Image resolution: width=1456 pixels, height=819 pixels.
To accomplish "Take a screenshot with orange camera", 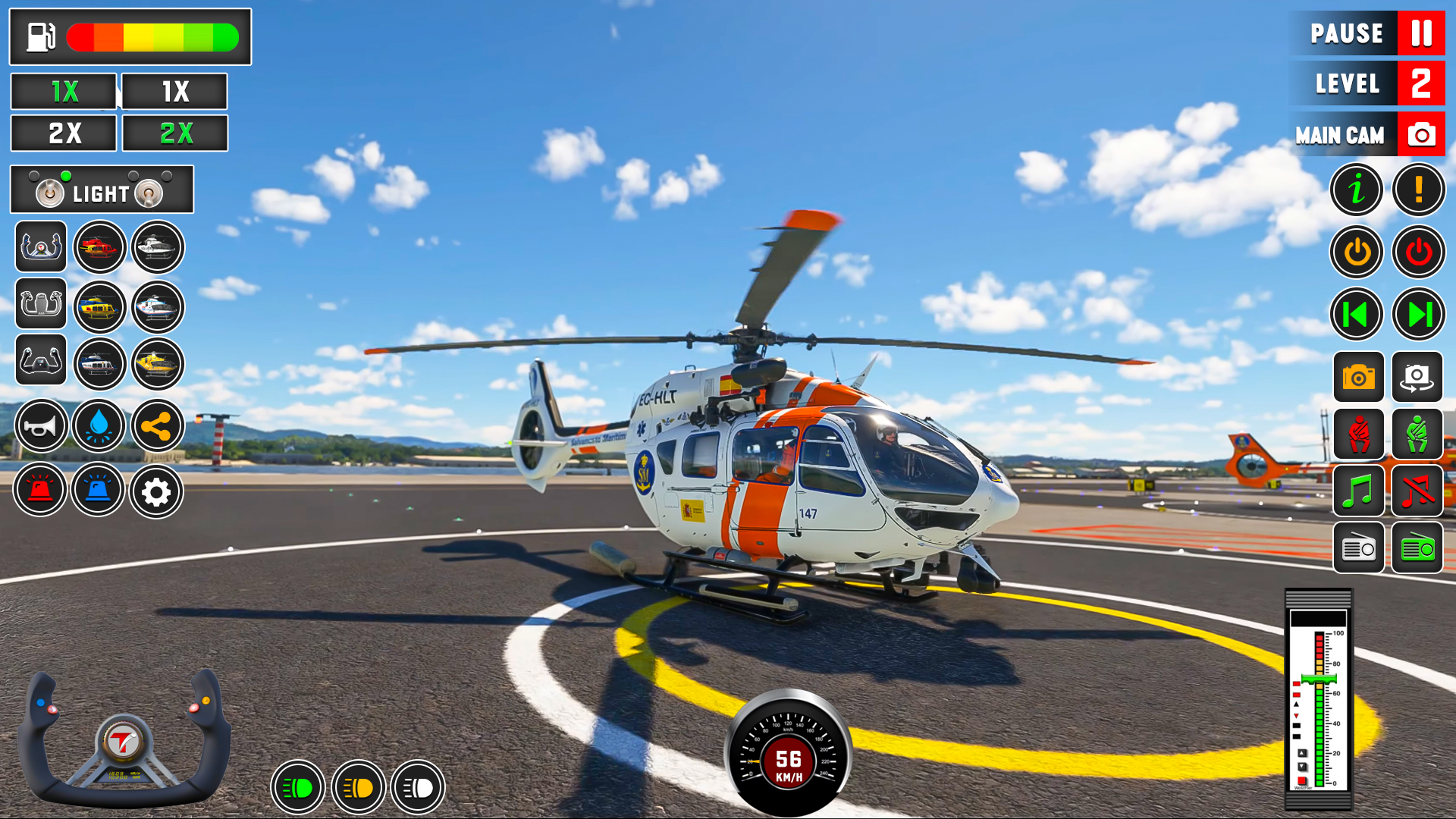I will tap(1358, 377).
